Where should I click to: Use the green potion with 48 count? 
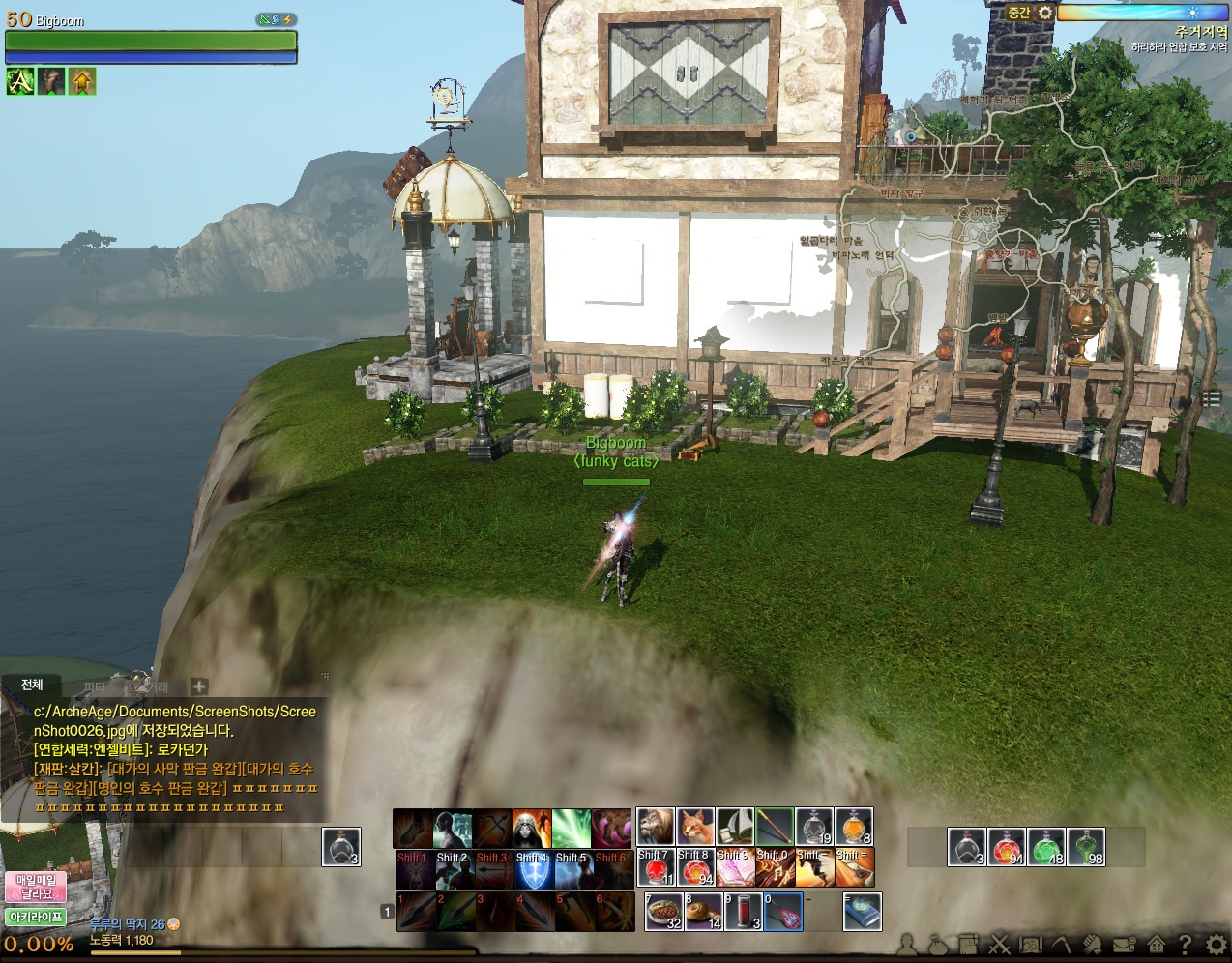coord(1046,847)
